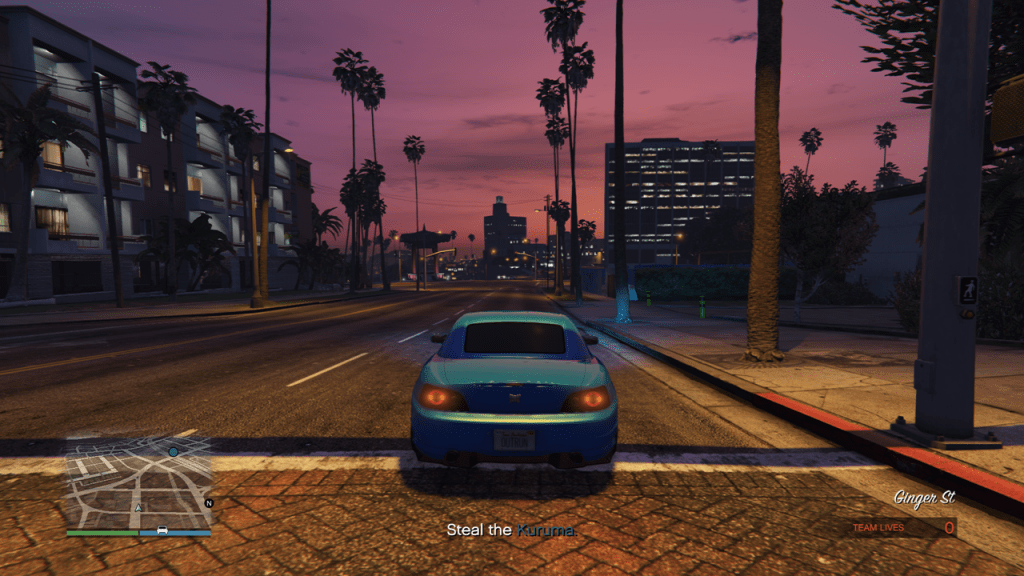Click the north compass marker on minimap
This screenshot has width=1024, height=576.
coord(208,503)
